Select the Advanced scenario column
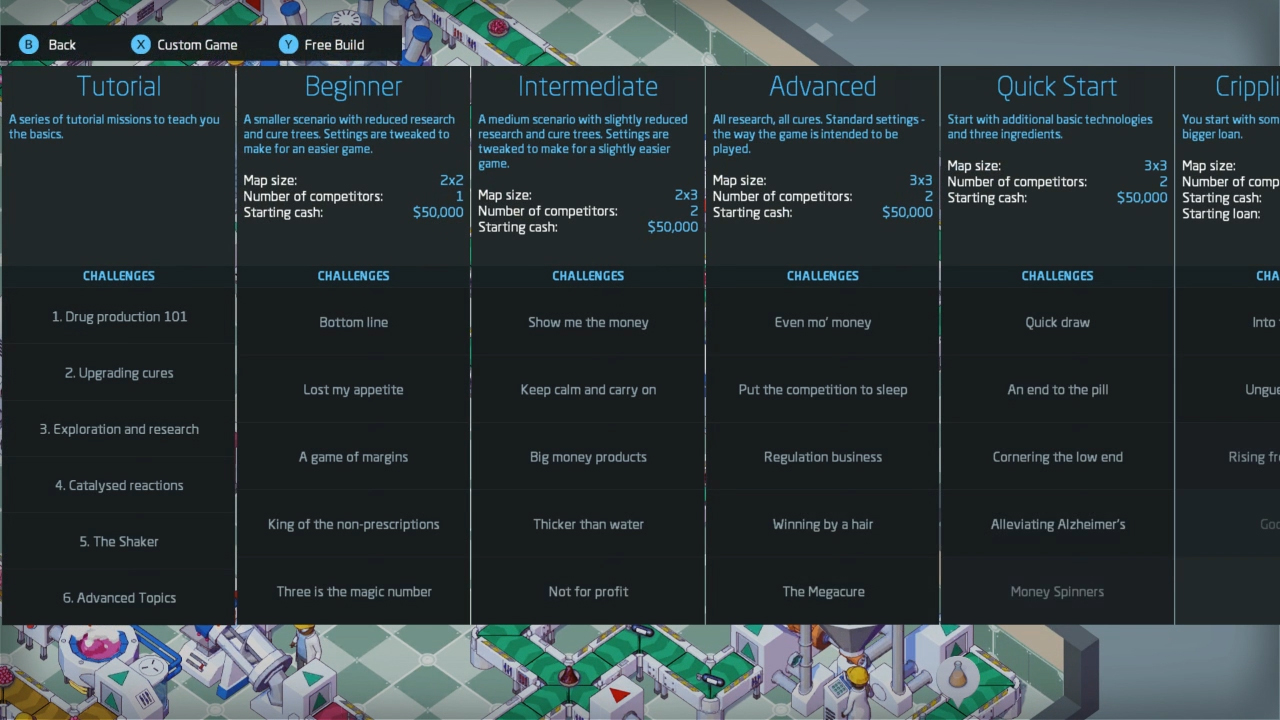The width and height of the screenshot is (1280, 720). tap(822, 86)
